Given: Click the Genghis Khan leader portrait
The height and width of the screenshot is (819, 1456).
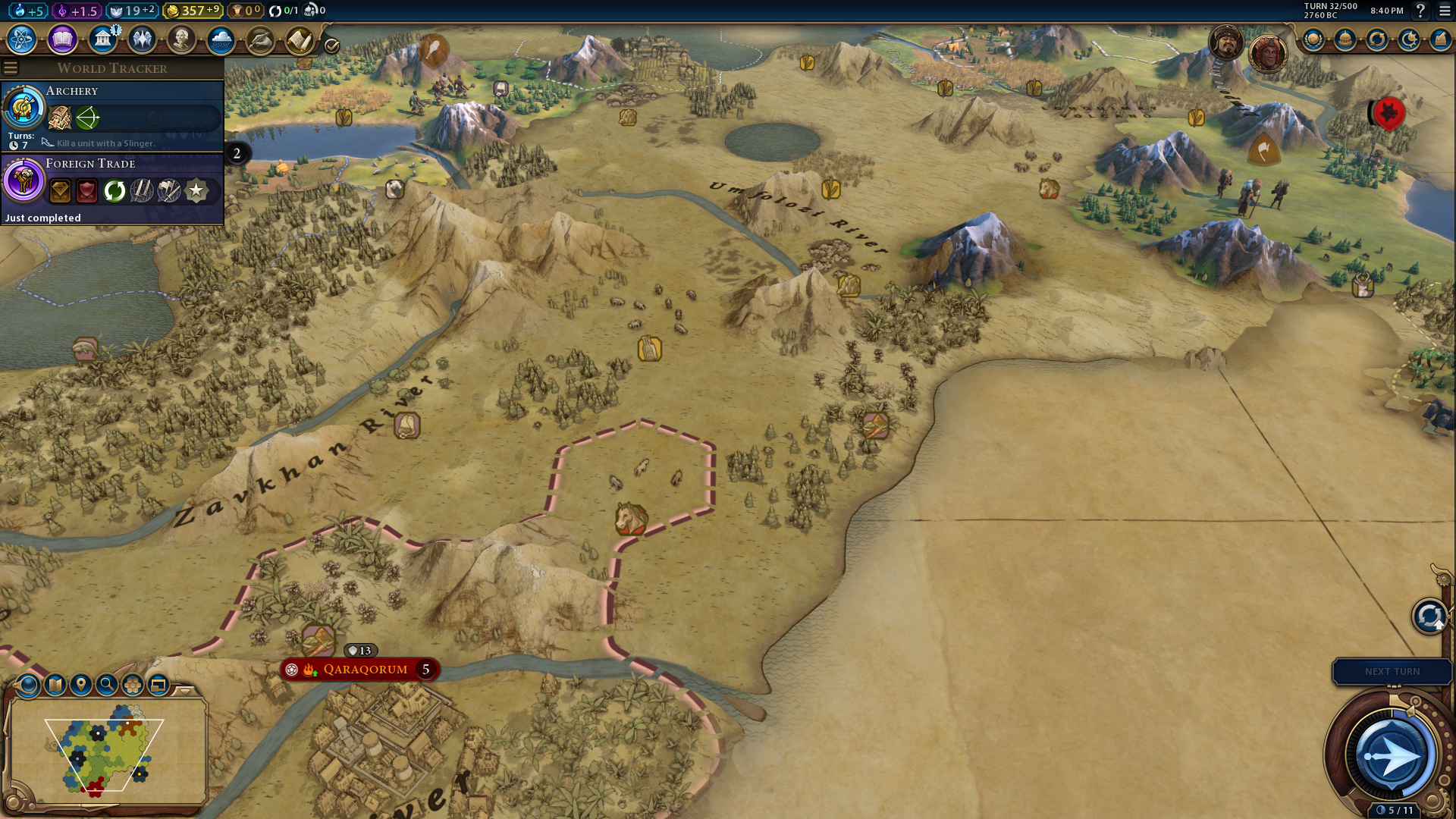Looking at the screenshot, I should coord(1226,42).
